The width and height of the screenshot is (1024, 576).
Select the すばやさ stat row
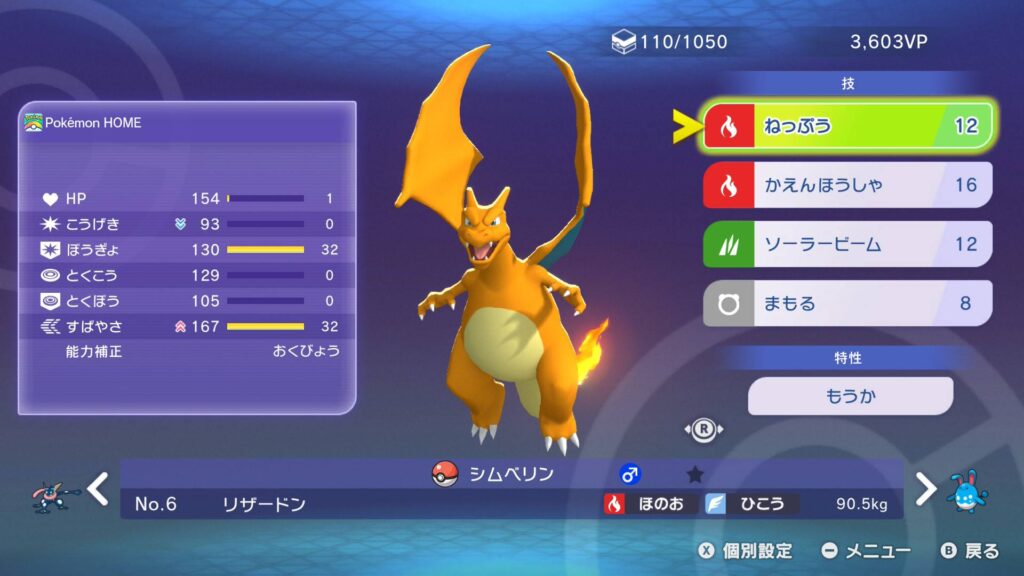187,326
